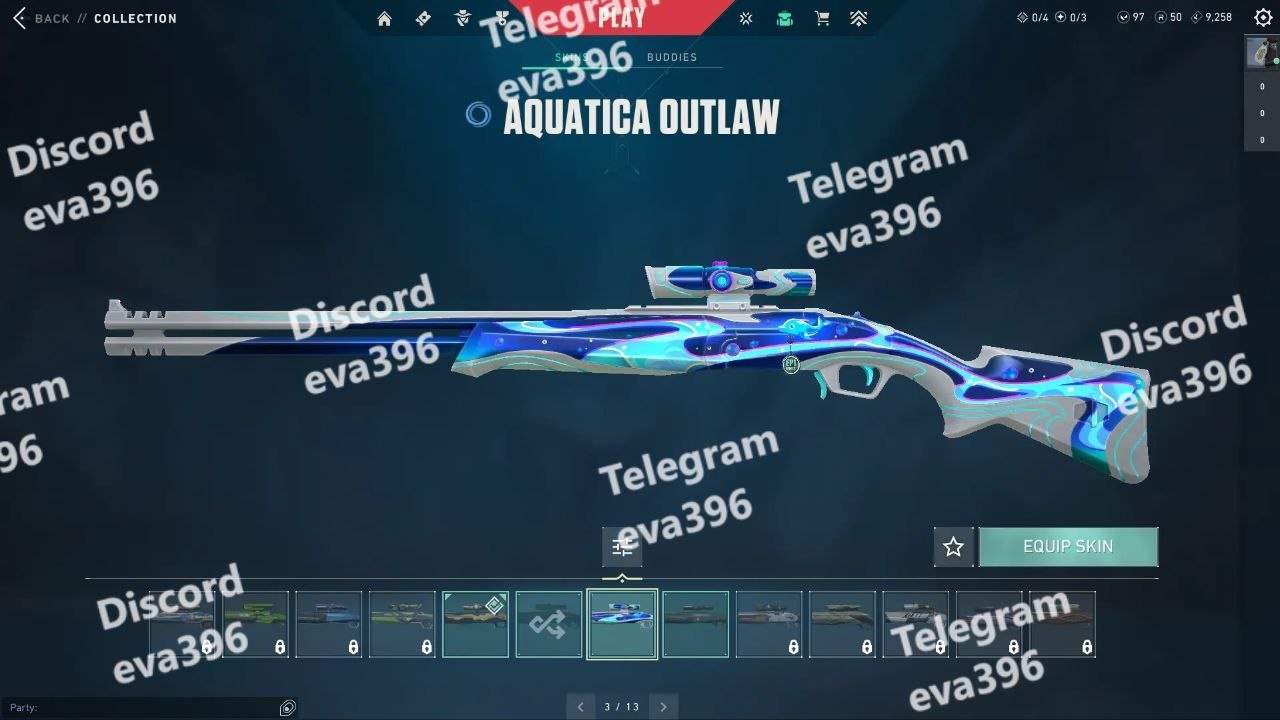Go to the Home screen icon
Screen dimensions: 1280x720
point(384,18)
